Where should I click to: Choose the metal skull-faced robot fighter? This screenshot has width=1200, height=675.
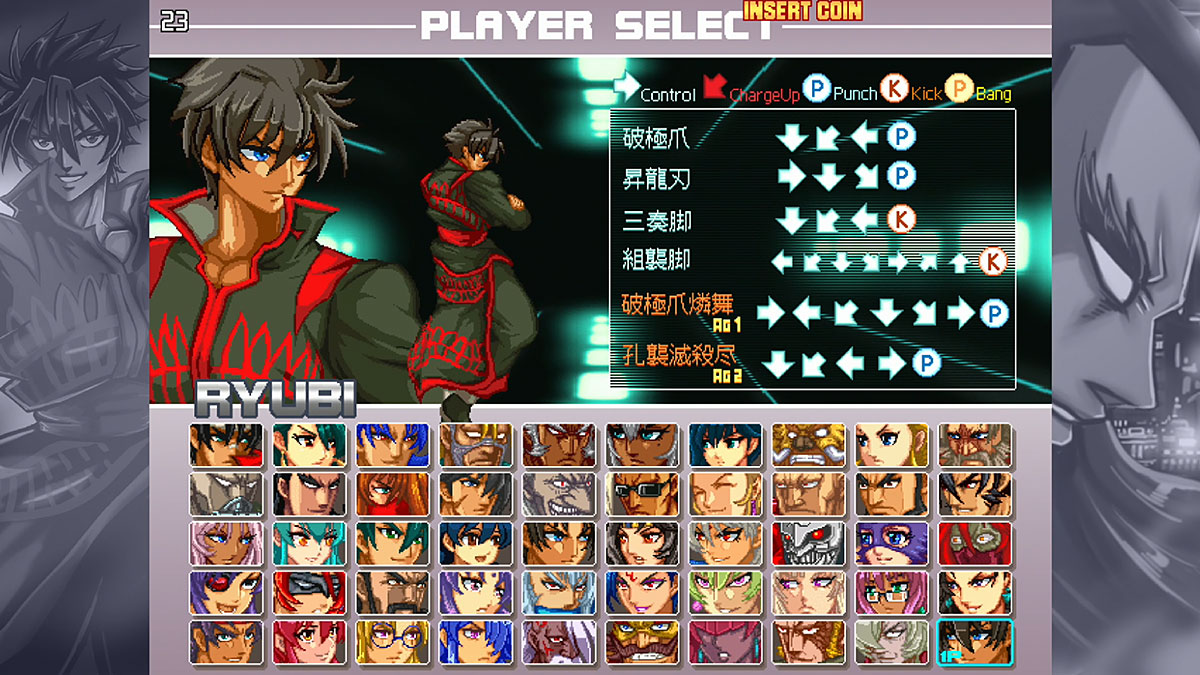[808, 543]
